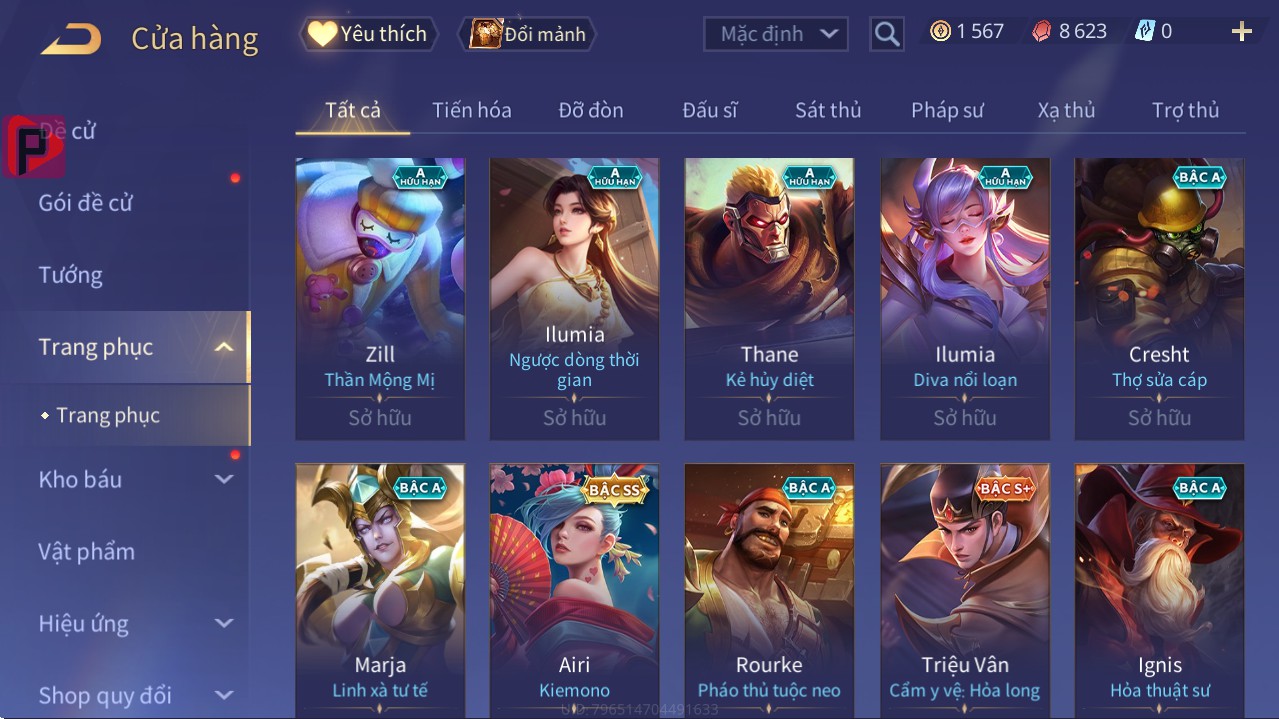Filter skins by Pháp sư

tap(947, 110)
